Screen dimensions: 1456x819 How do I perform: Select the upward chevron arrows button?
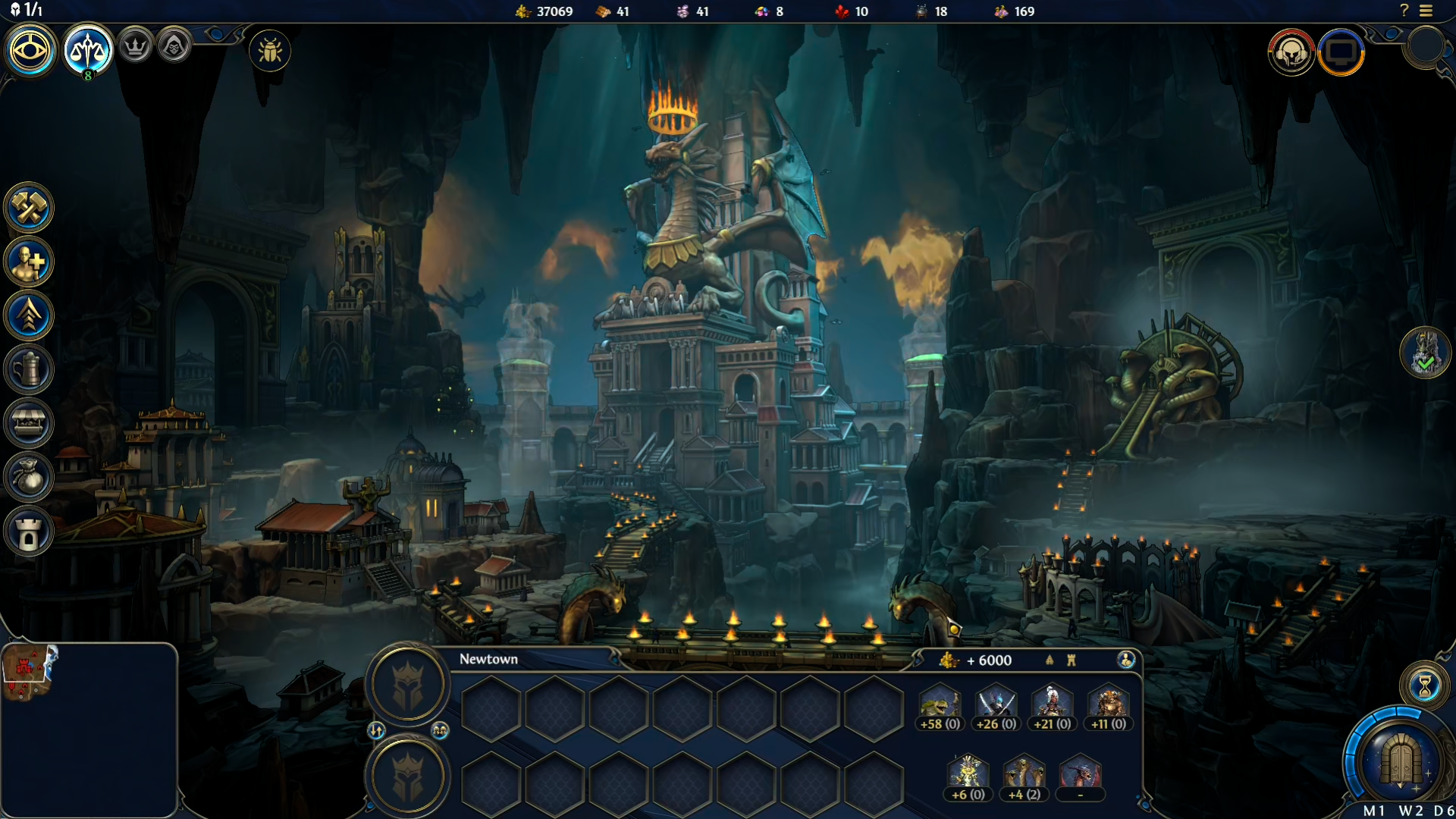click(x=29, y=315)
